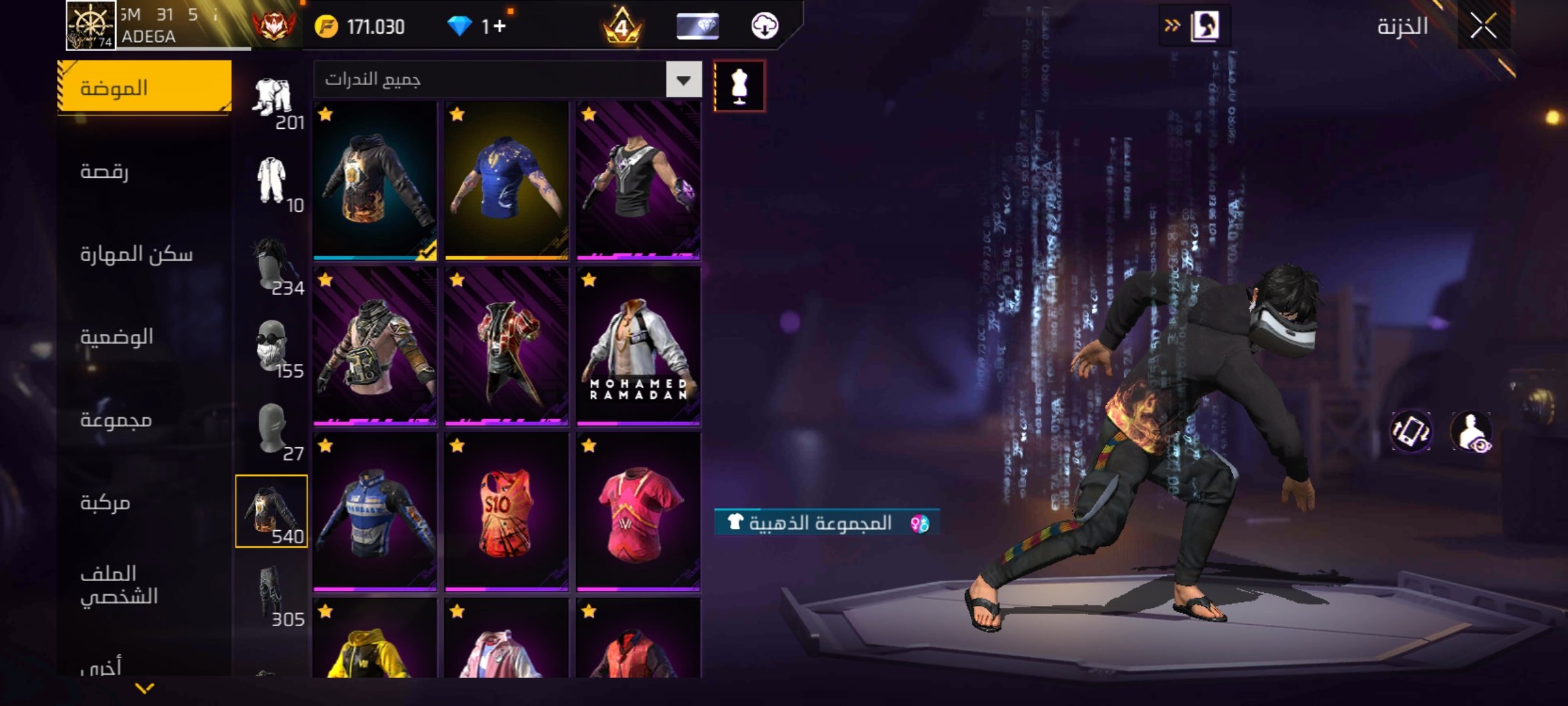
Task: Click the mannequin preview button
Action: [x=739, y=86]
